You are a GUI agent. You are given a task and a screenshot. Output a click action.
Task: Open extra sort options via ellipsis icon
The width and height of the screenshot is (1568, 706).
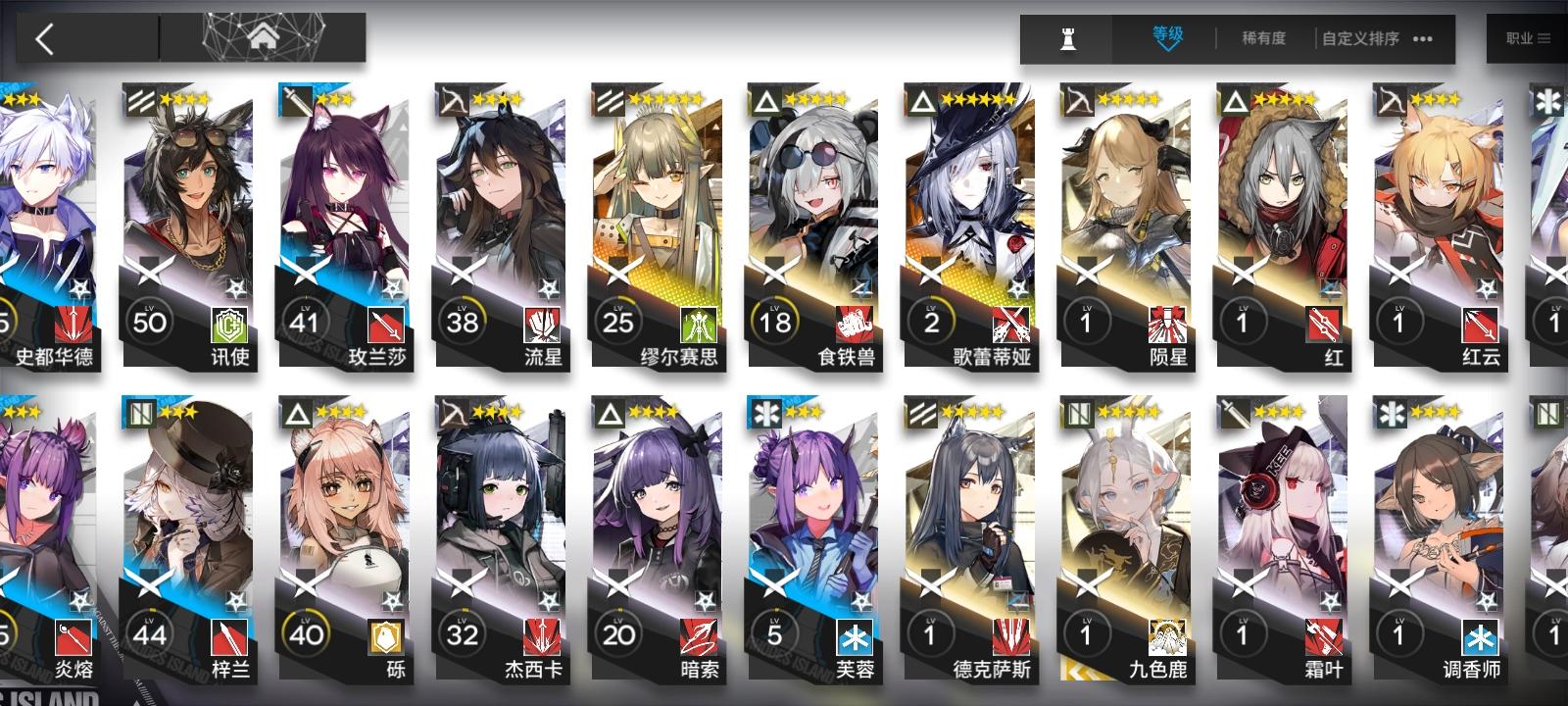click(x=1424, y=39)
